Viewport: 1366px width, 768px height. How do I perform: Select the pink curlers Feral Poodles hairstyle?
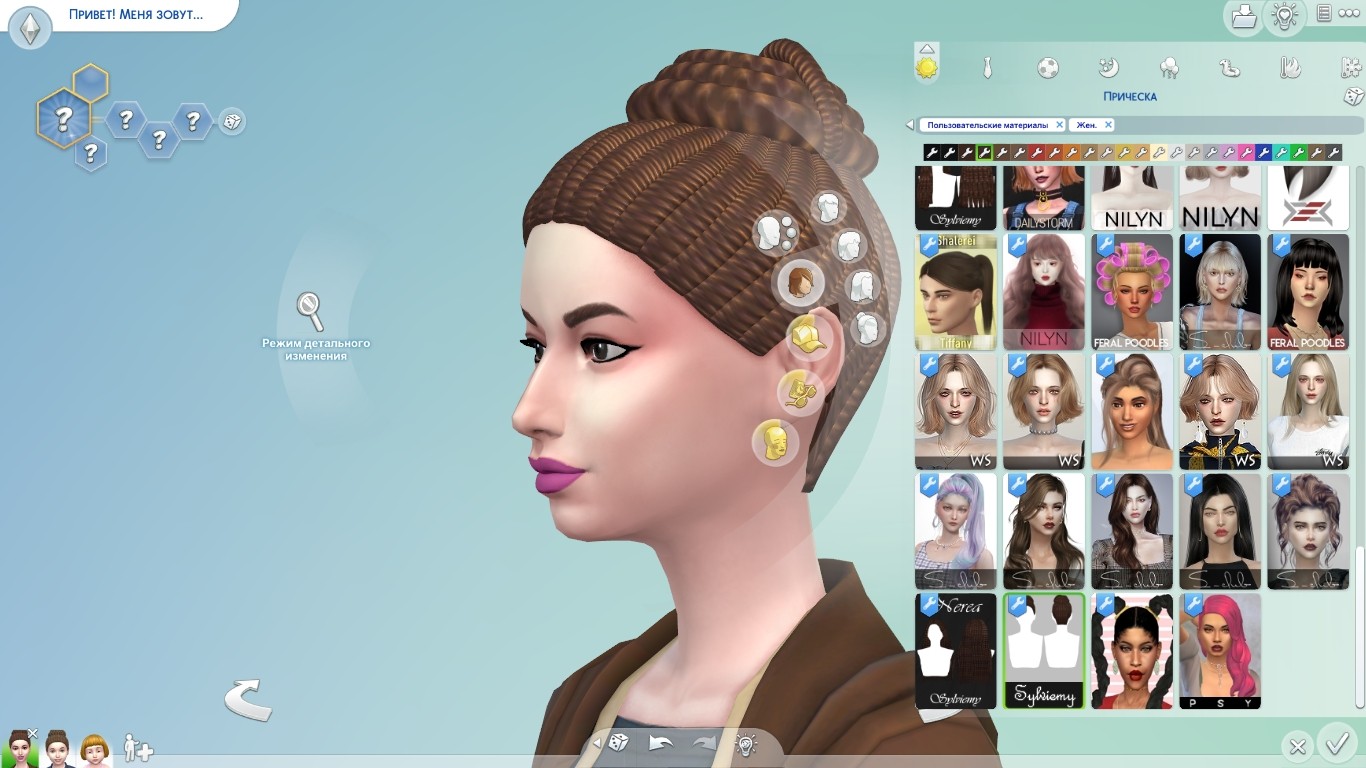[1132, 292]
